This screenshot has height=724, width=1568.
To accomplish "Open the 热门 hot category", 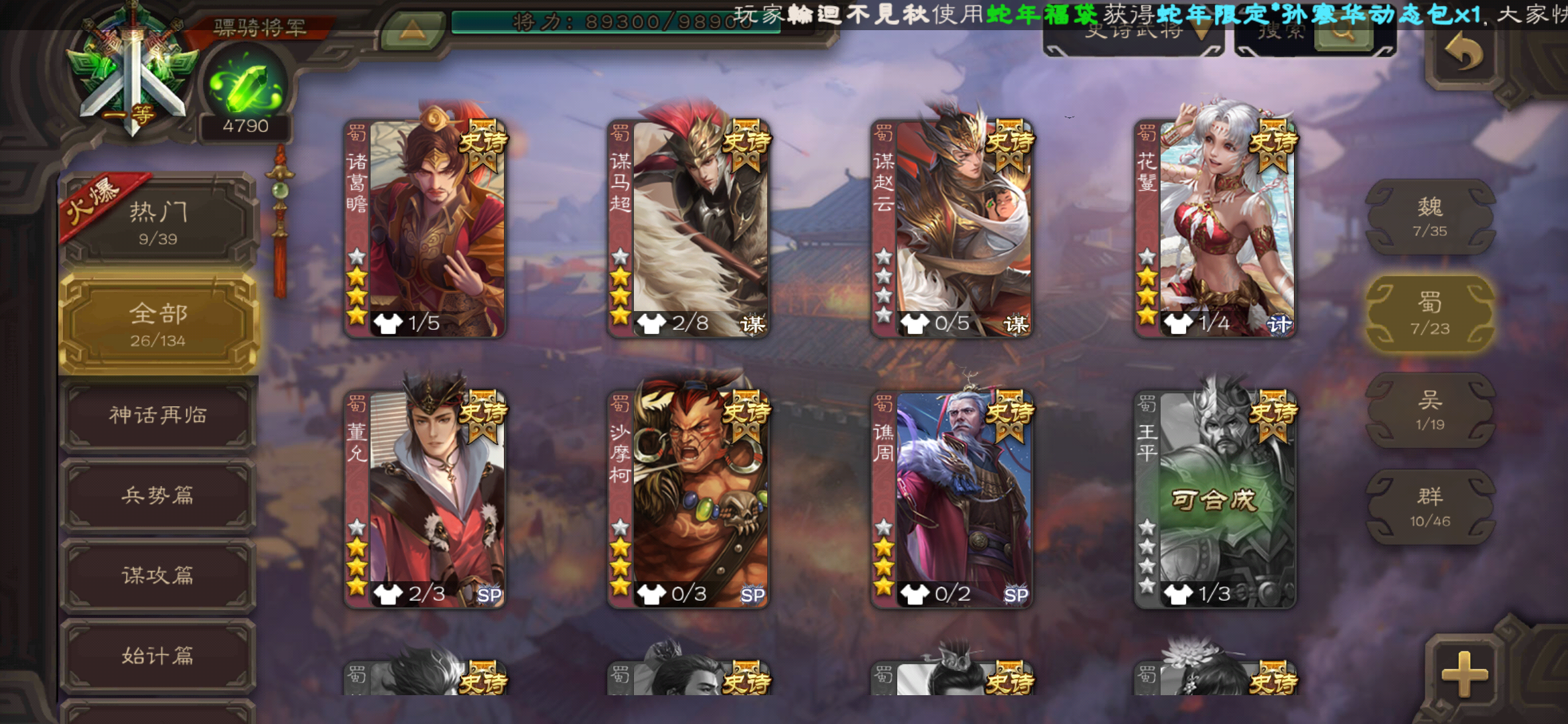I will click(157, 221).
